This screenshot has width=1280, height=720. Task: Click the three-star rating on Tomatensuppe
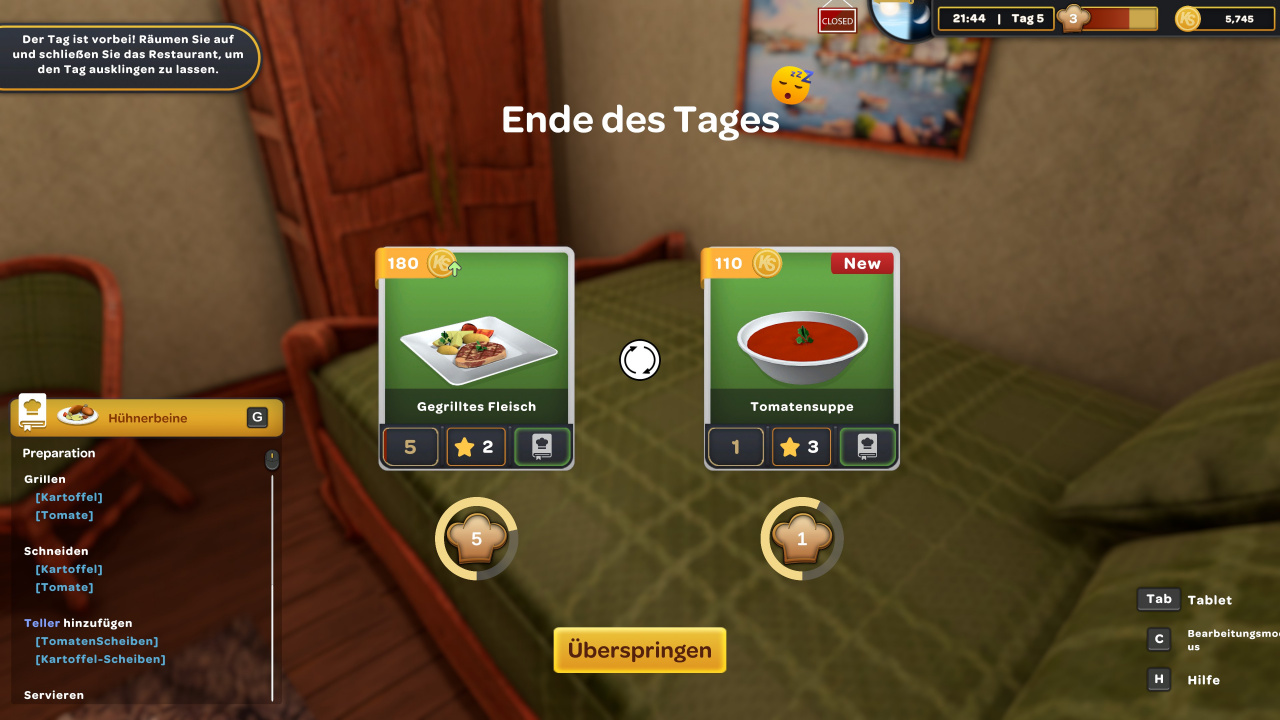(801, 447)
